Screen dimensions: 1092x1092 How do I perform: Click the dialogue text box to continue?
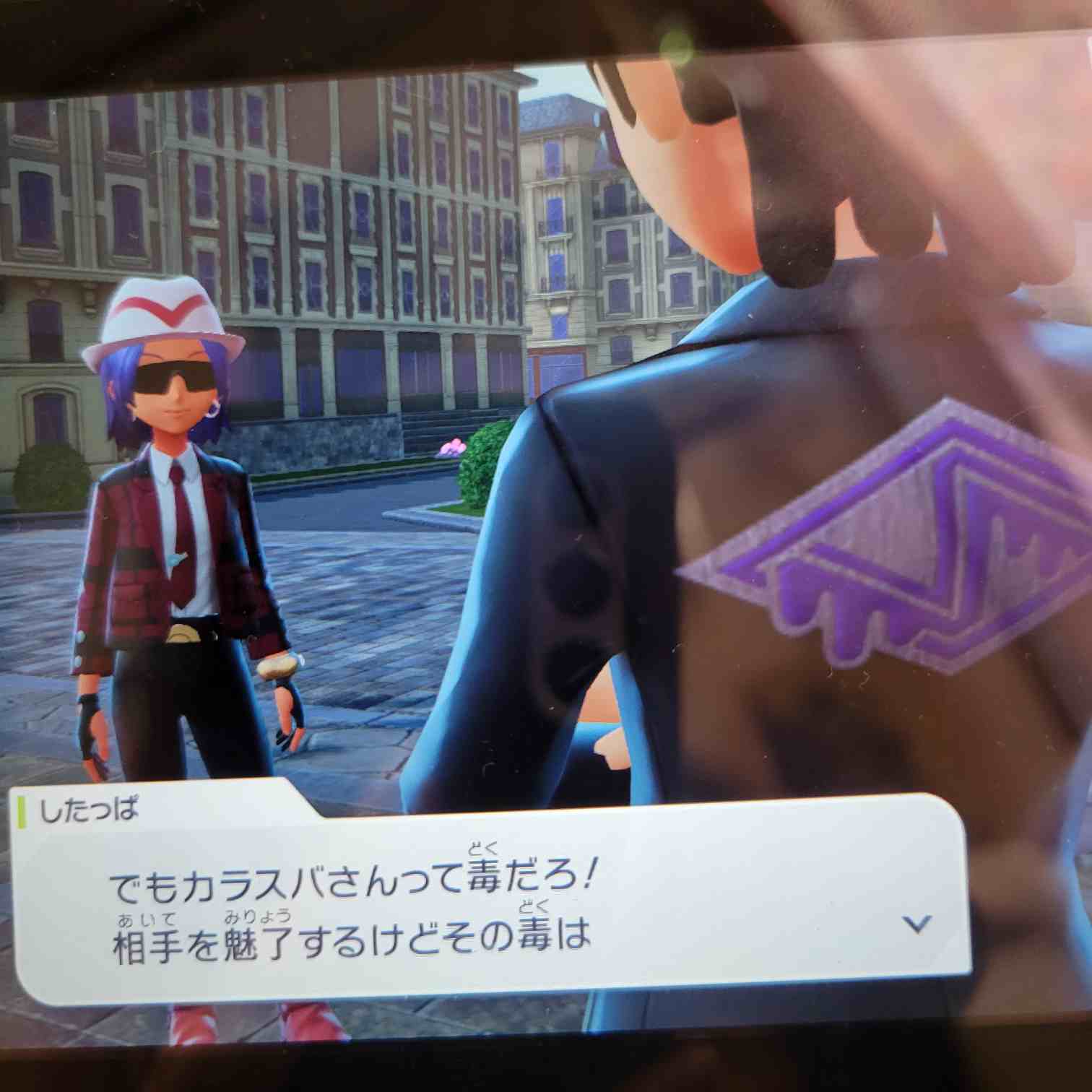(x=491, y=910)
